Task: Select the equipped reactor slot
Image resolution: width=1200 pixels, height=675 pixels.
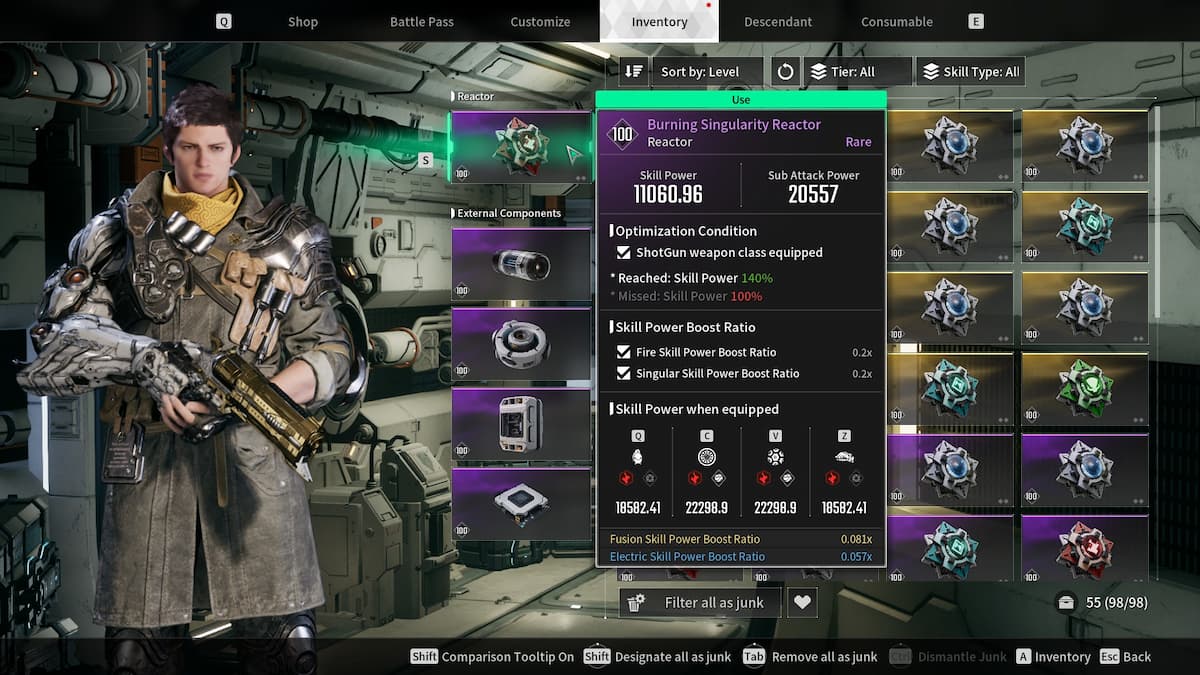Action: (521, 146)
